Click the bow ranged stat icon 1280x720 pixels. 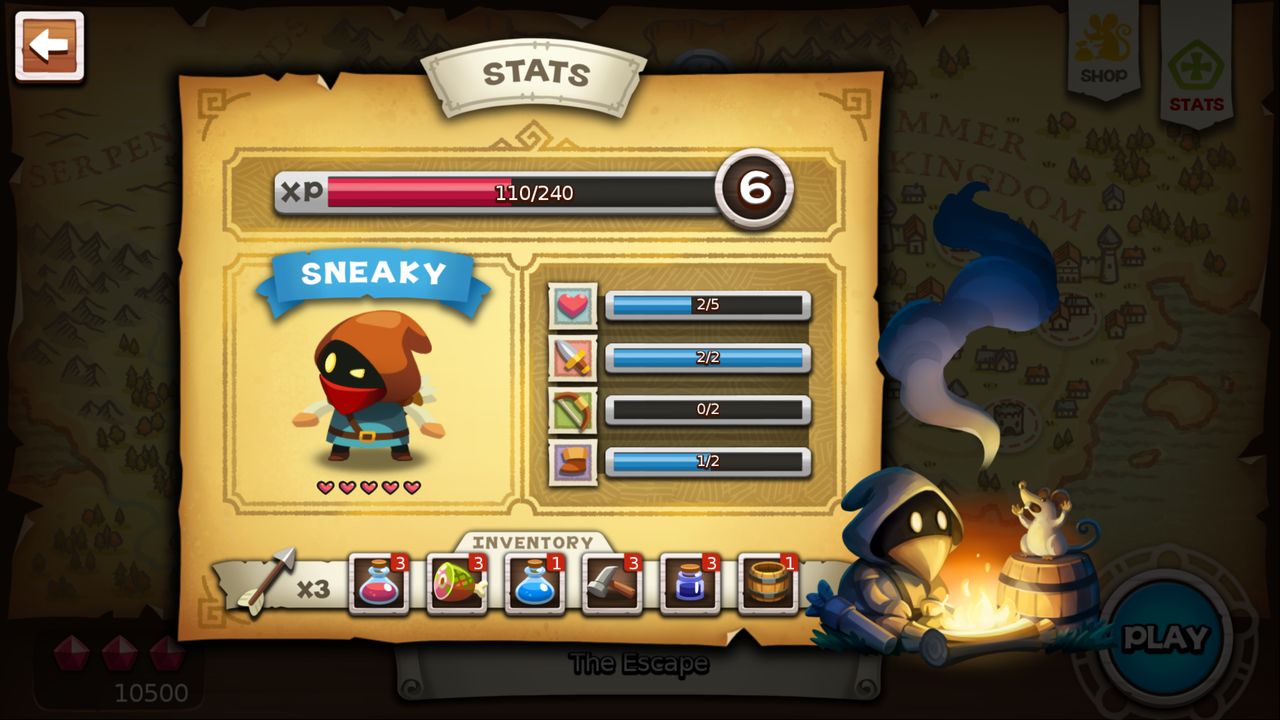tap(573, 409)
